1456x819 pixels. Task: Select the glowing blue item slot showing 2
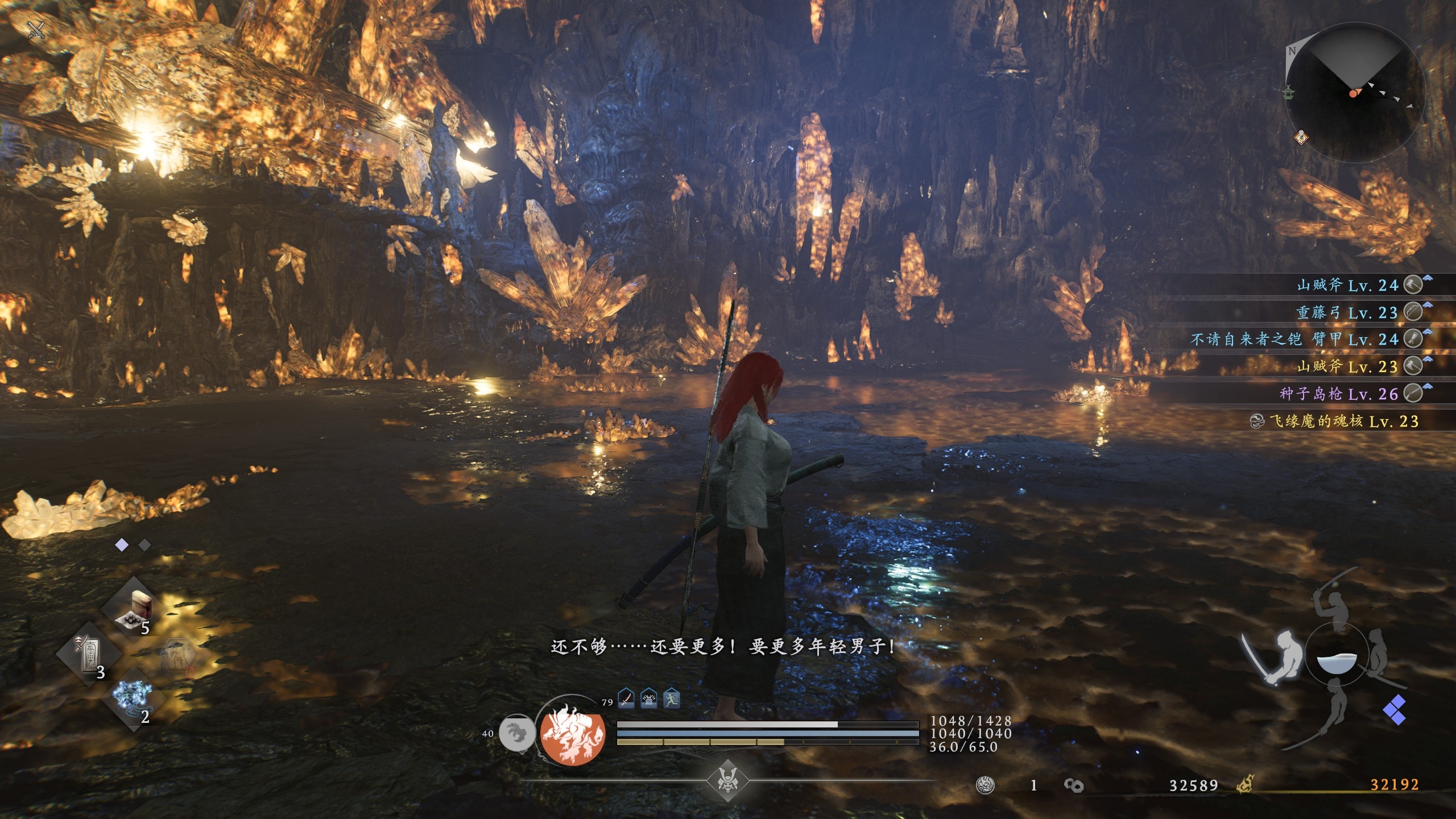132,698
